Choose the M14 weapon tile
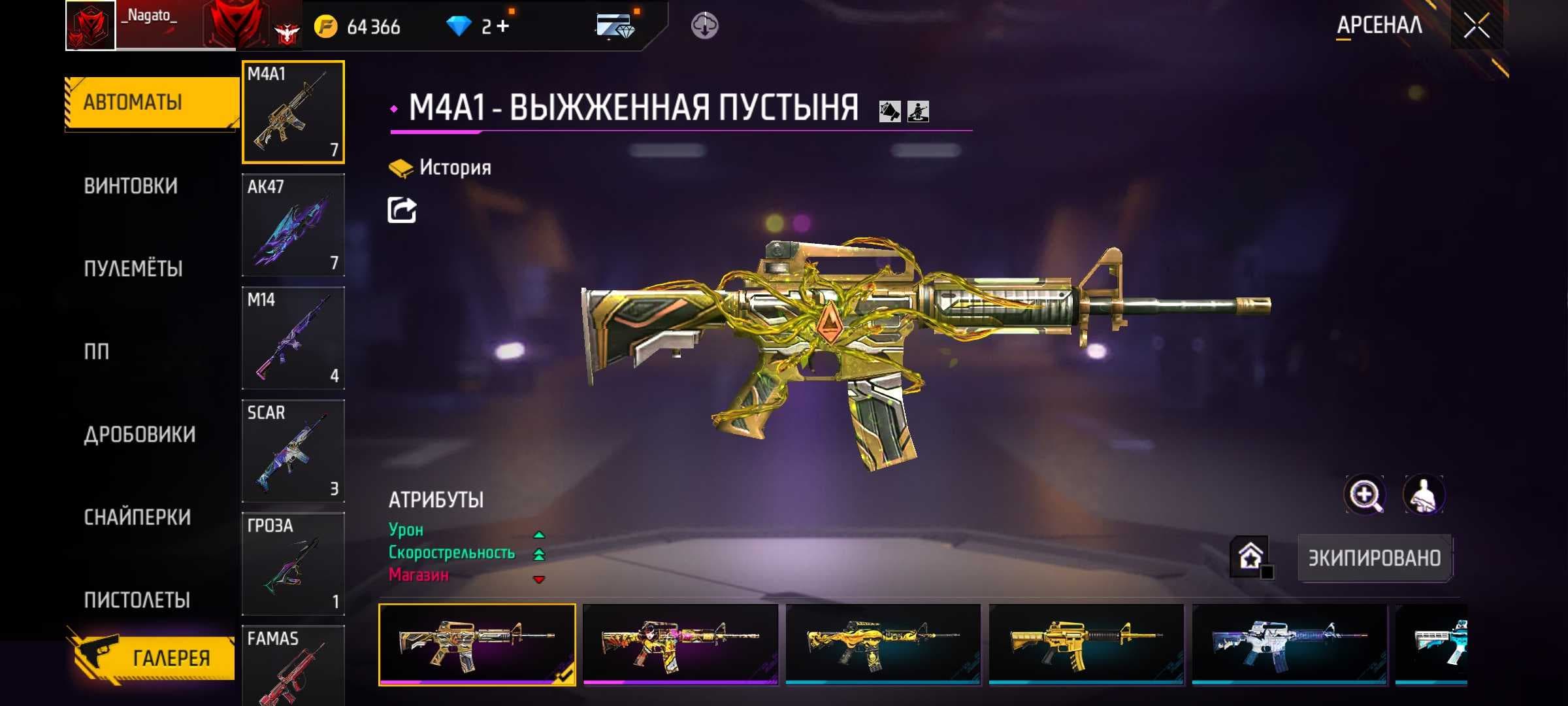The image size is (1568, 706). click(293, 338)
